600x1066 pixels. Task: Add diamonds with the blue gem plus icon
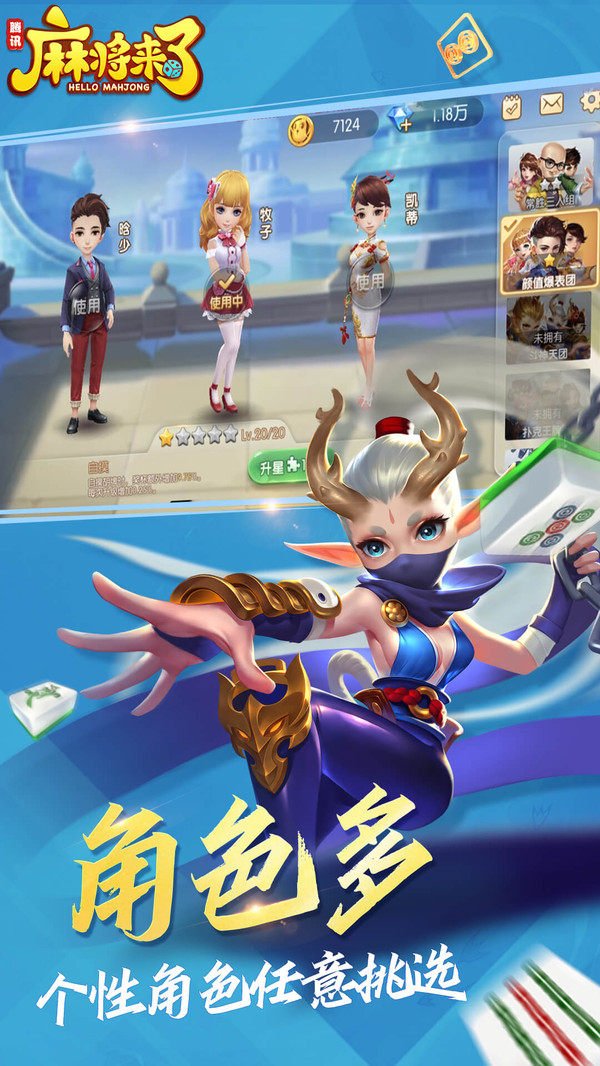pyautogui.click(x=404, y=122)
